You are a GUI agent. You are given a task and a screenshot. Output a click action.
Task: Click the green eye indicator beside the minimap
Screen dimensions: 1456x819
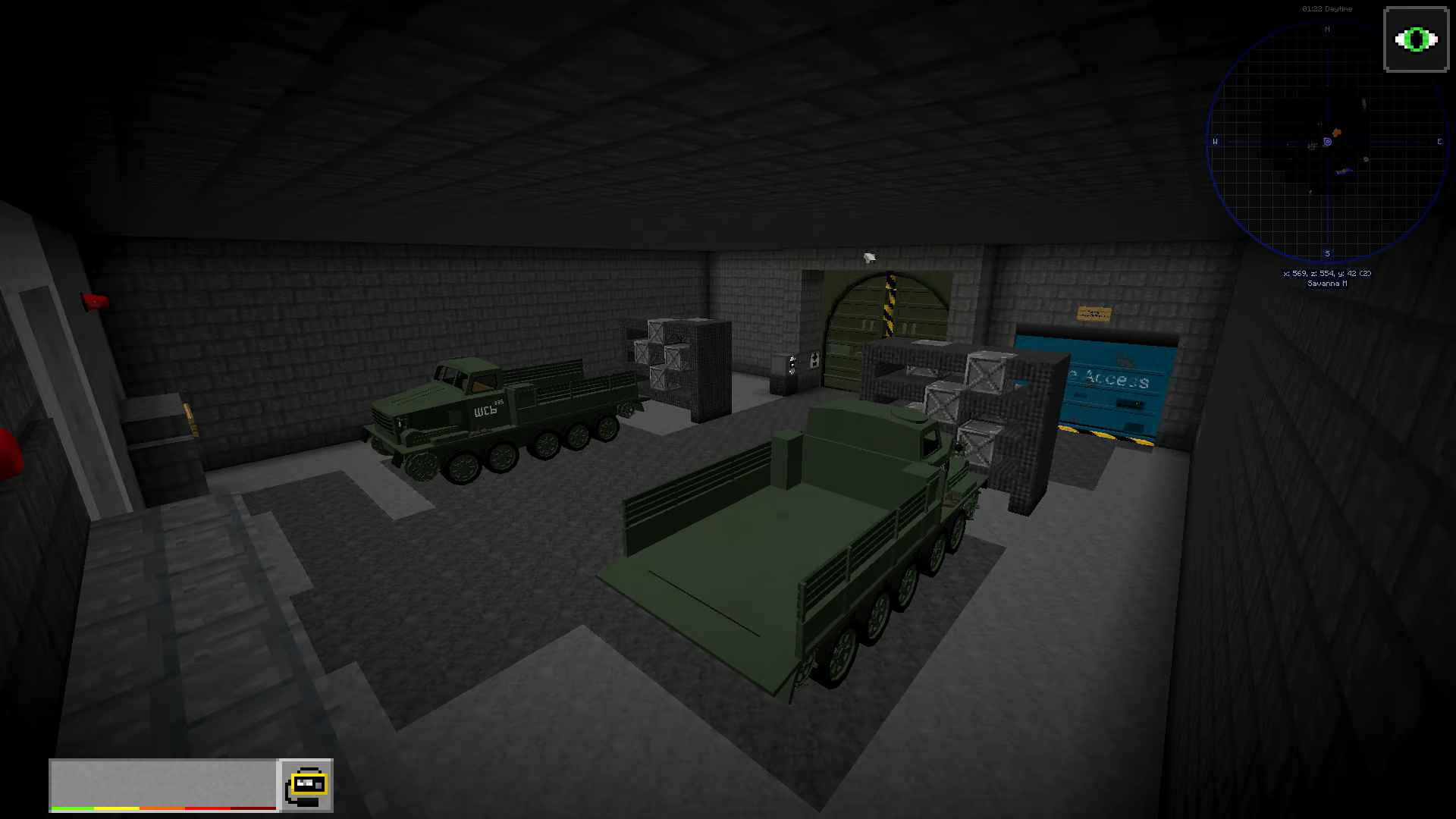(1415, 39)
